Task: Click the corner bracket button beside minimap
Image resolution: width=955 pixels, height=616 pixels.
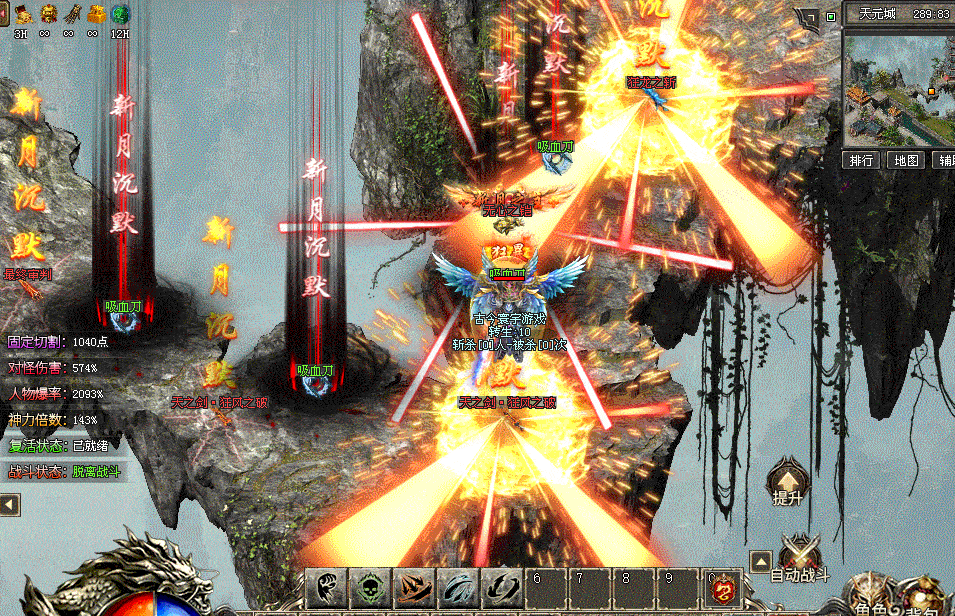Action: pyautogui.click(x=806, y=17)
